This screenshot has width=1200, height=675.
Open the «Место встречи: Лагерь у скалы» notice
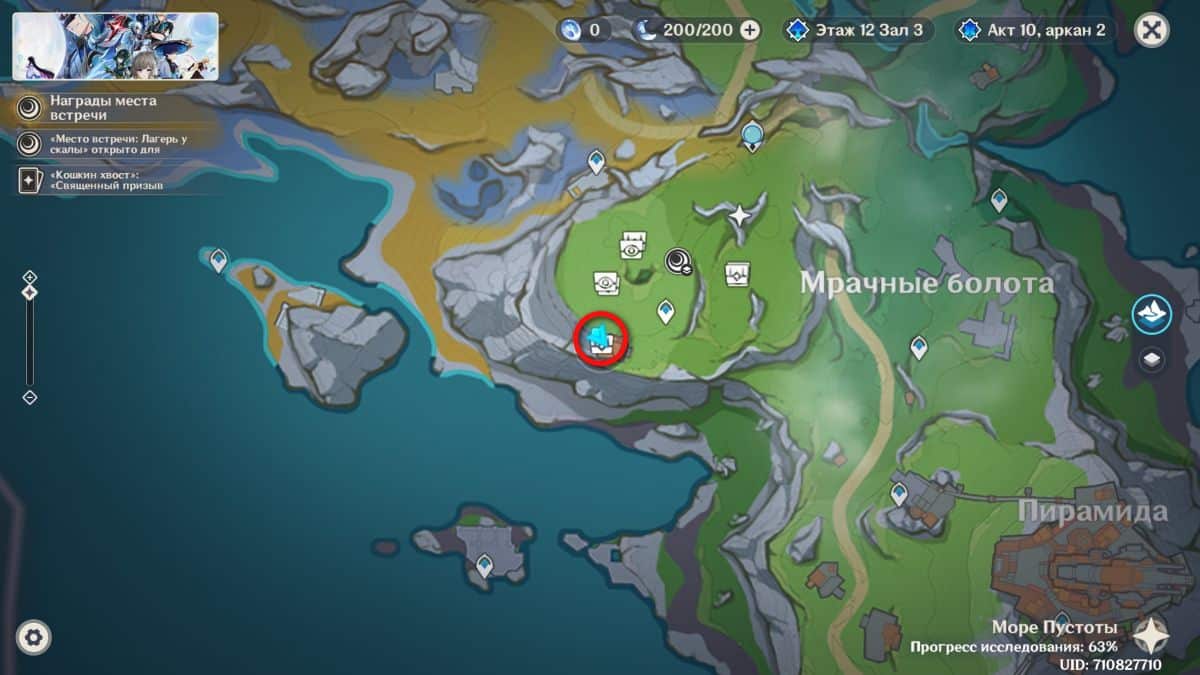pyautogui.click(x=110, y=144)
